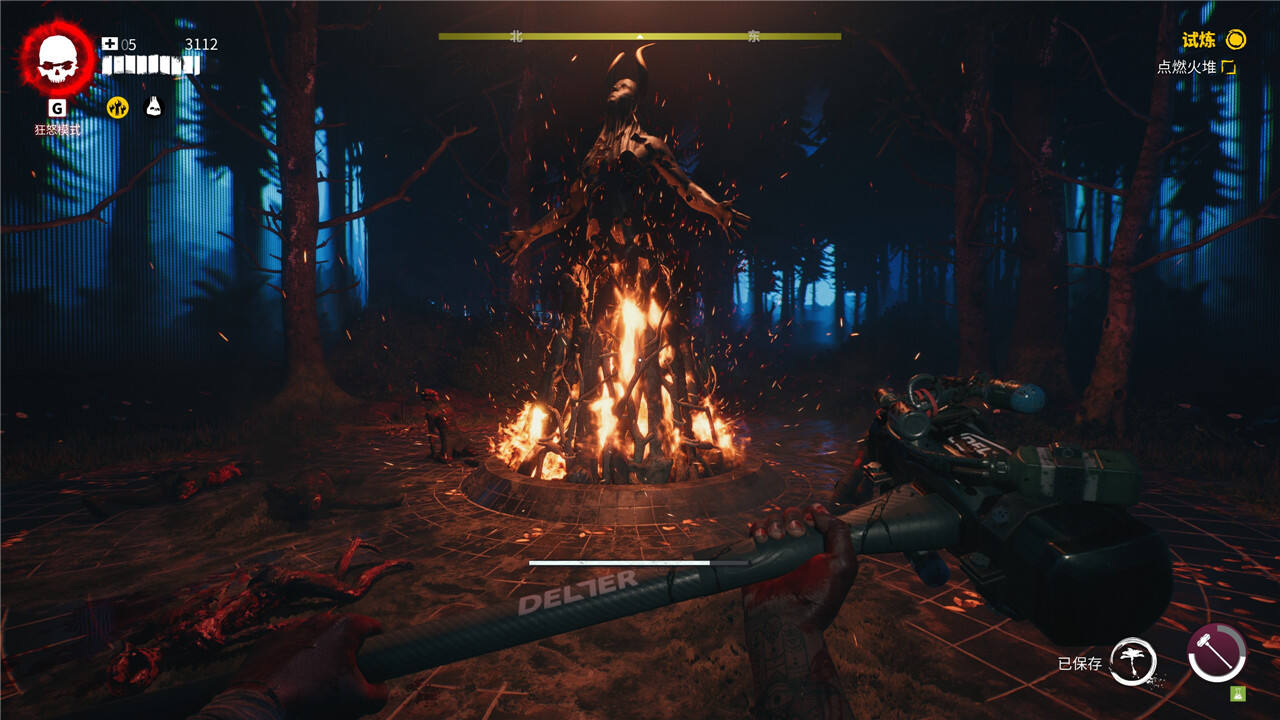Click the white flask status icon

tap(153, 107)
